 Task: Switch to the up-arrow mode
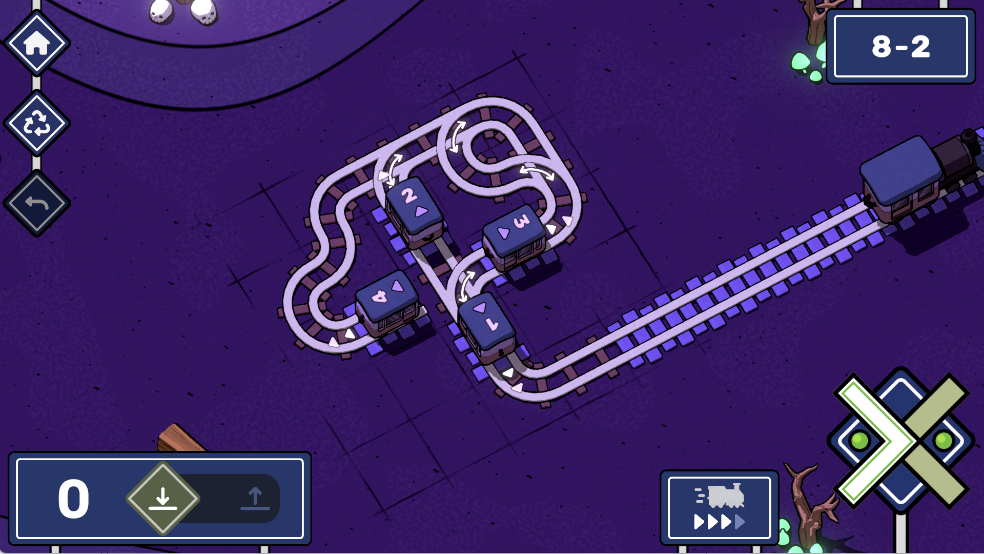254,498
